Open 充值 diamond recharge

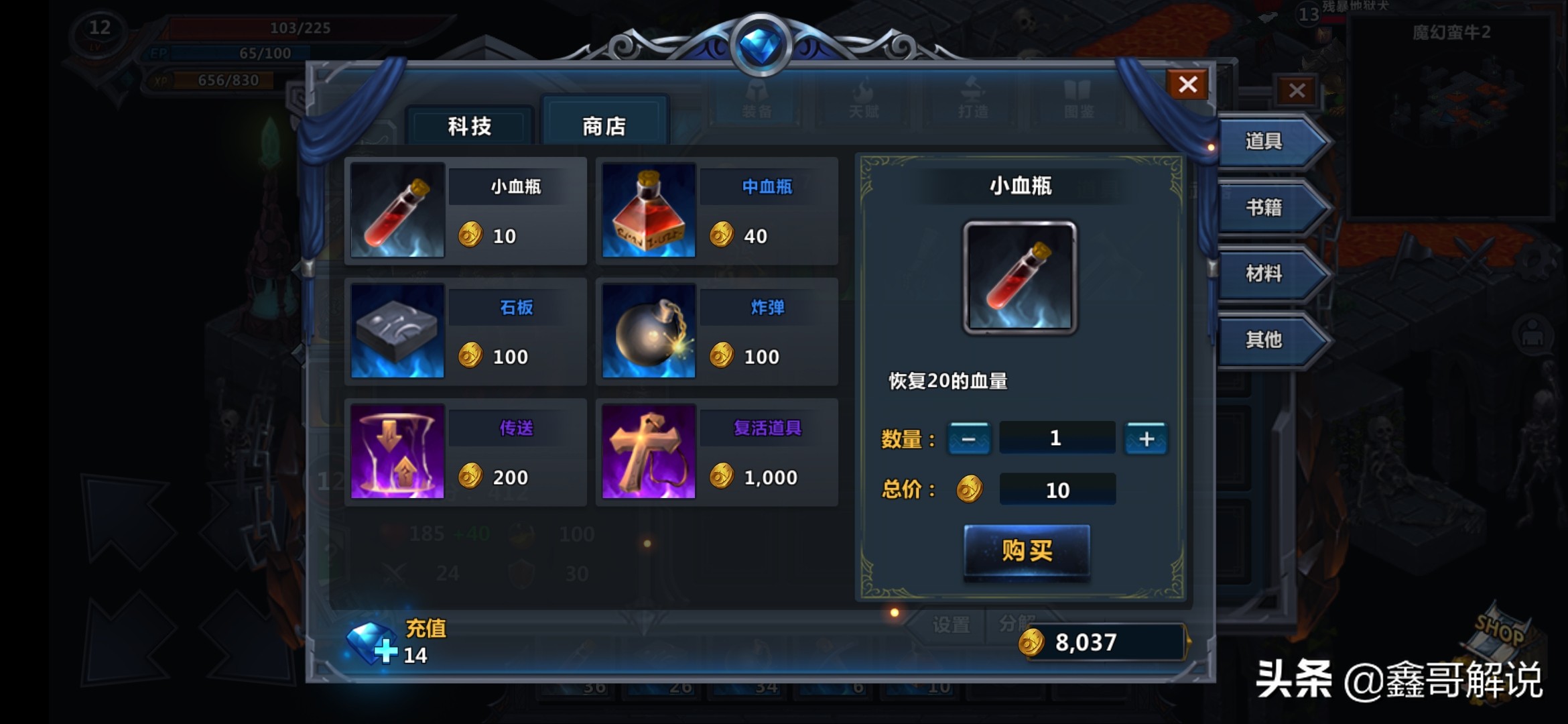395,642
